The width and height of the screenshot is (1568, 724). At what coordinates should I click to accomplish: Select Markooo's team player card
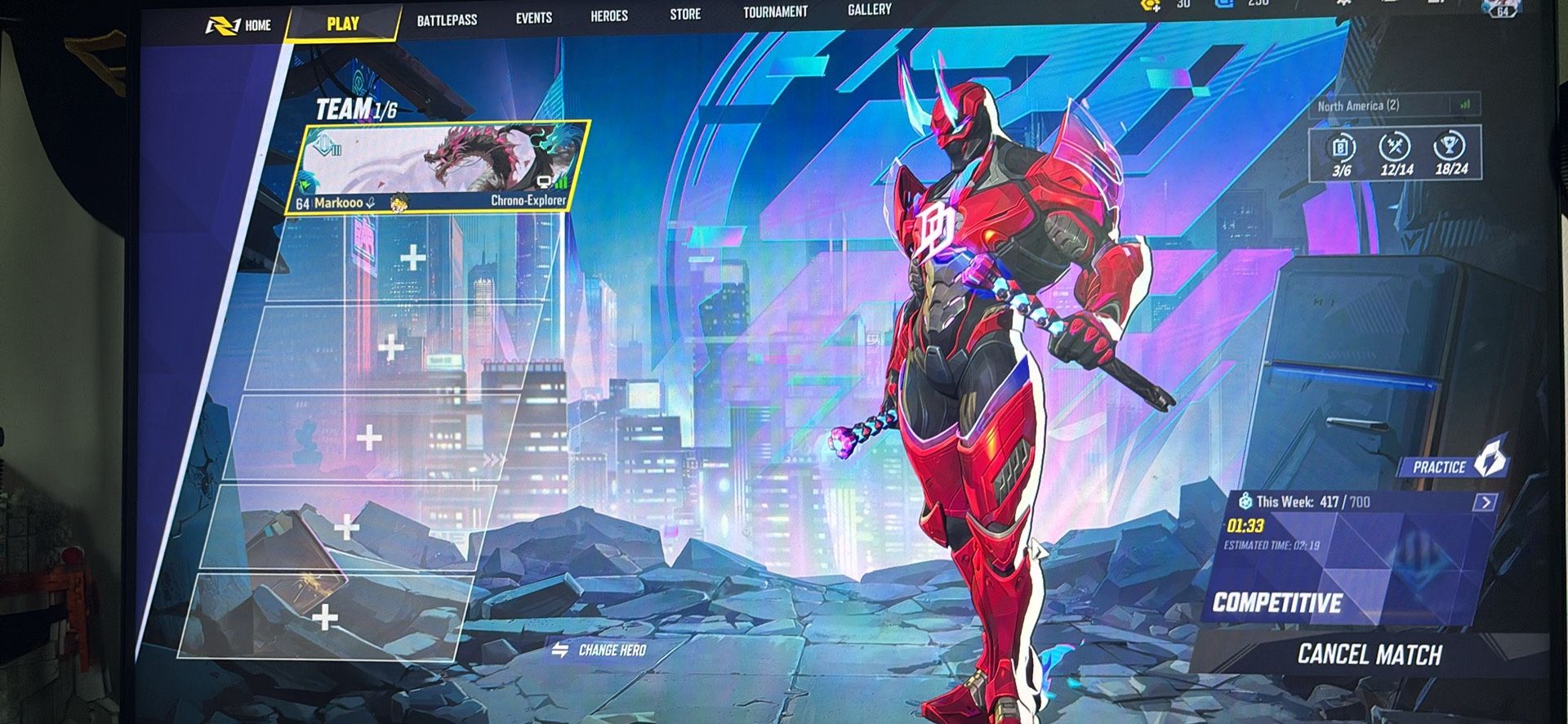point(437,168)
